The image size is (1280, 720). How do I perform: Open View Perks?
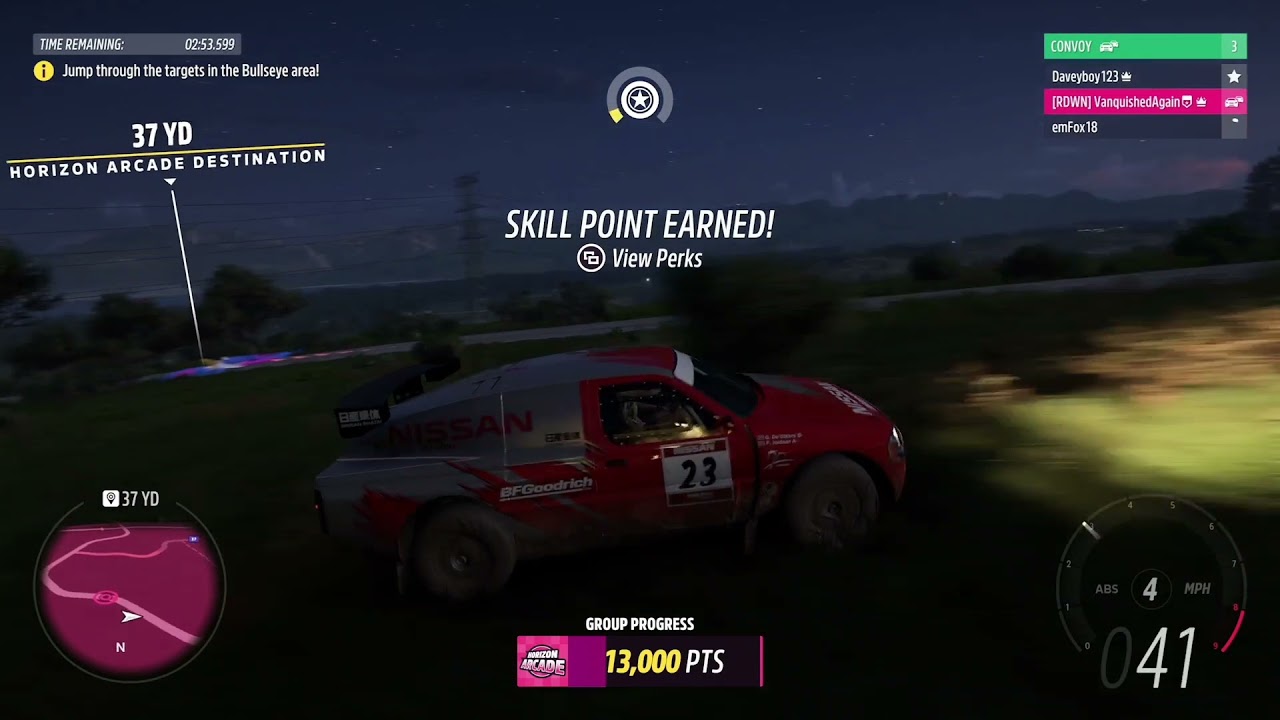coord(640,258)
